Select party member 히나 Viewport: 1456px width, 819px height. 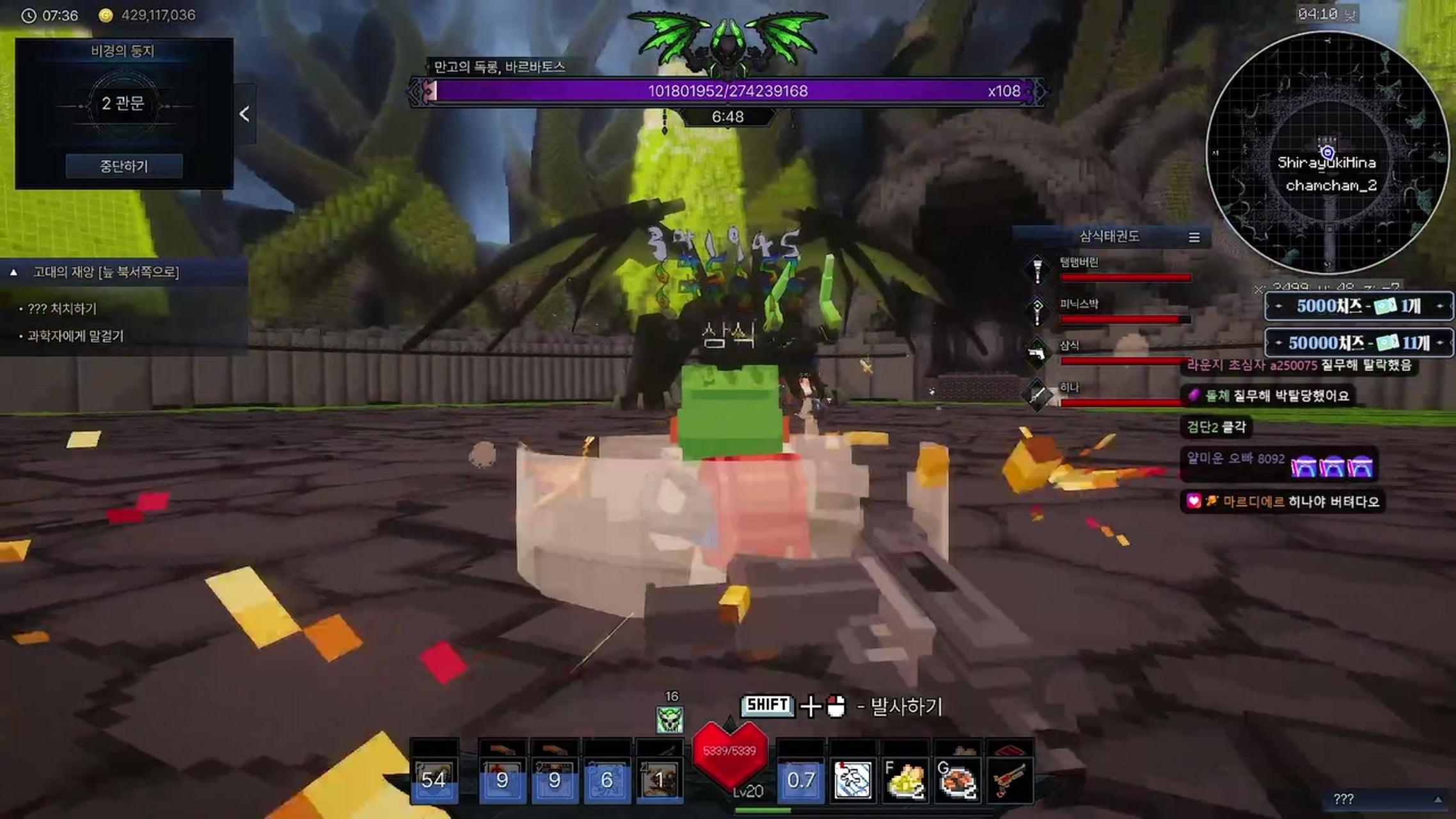1069,388
